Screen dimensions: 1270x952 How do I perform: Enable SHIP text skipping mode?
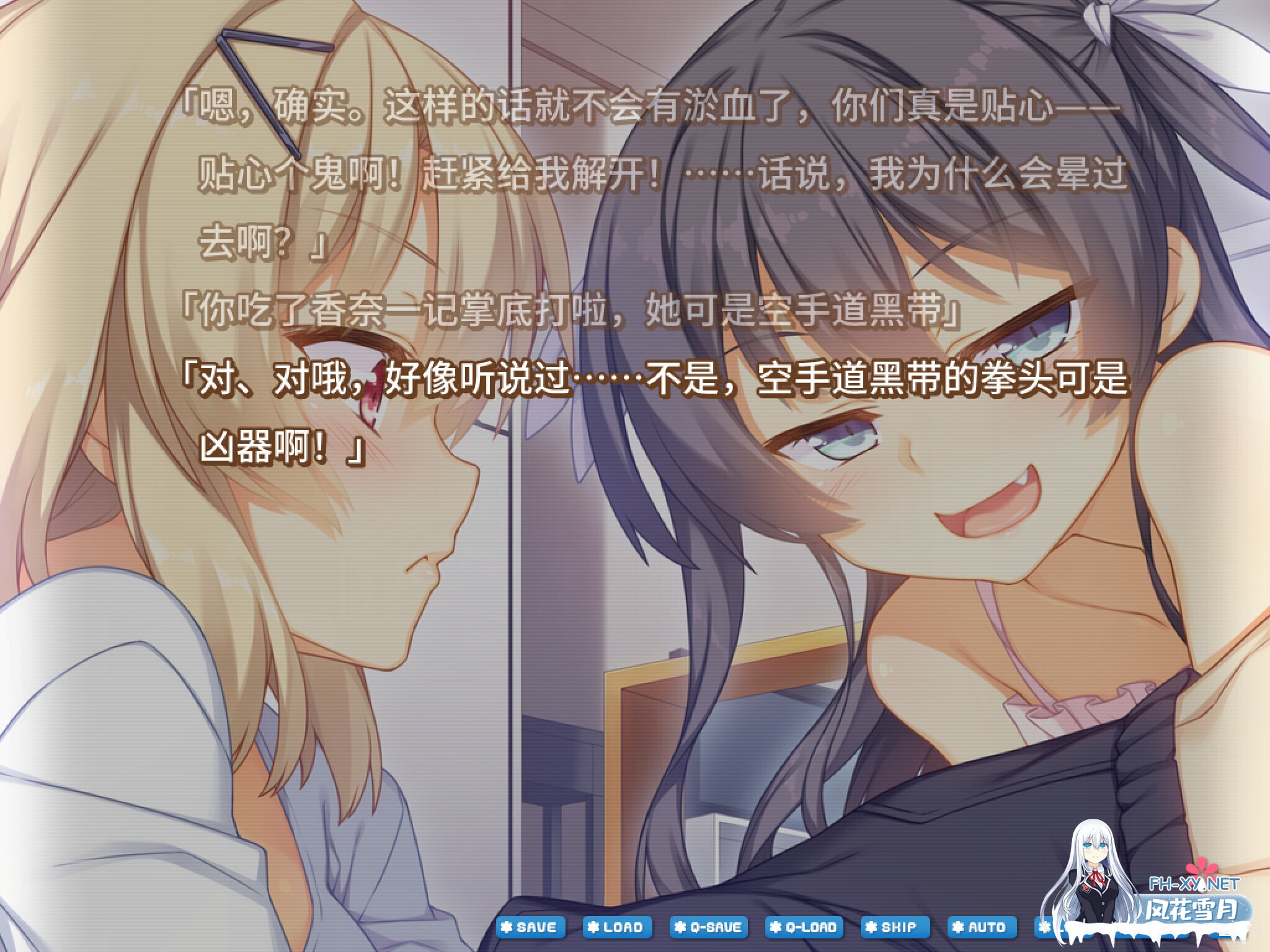click(896, 928)
